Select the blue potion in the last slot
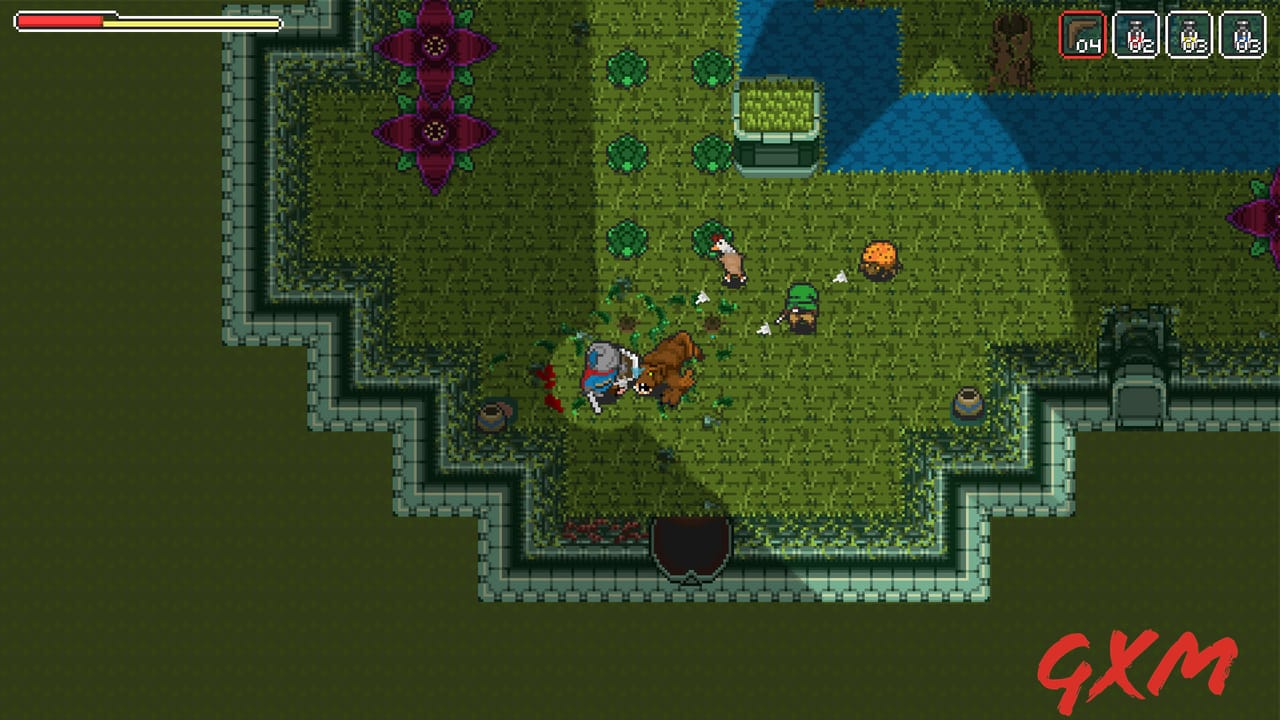 tap(1245, 33)
